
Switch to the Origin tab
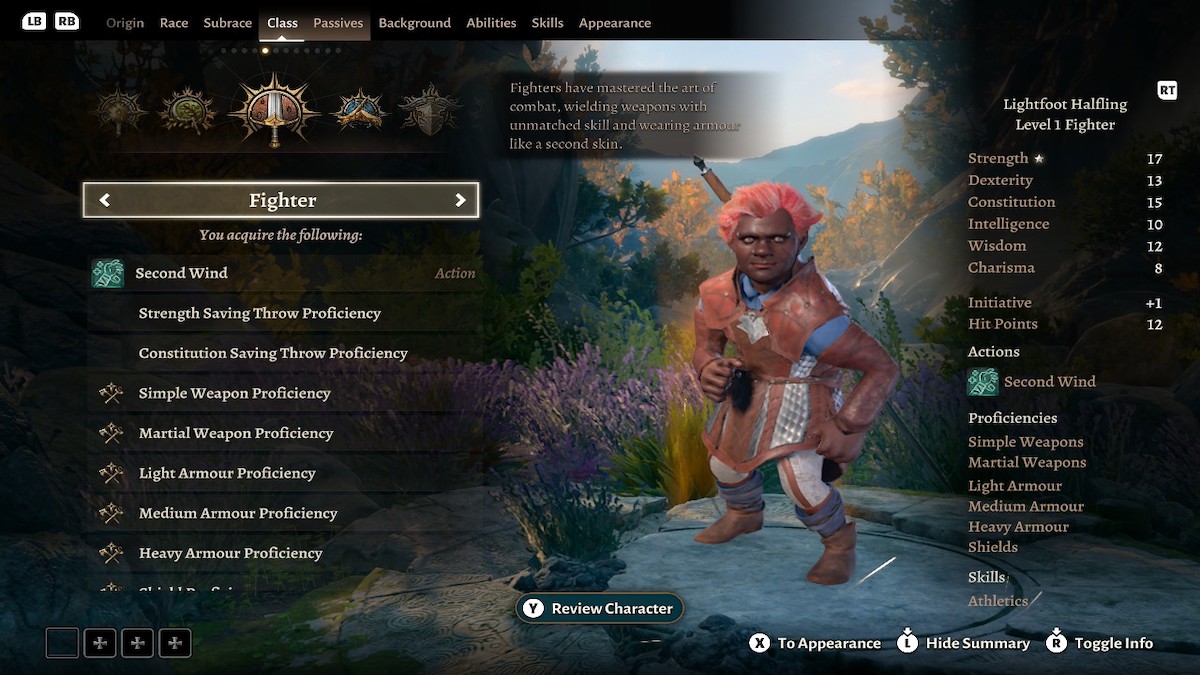(125, 23)
